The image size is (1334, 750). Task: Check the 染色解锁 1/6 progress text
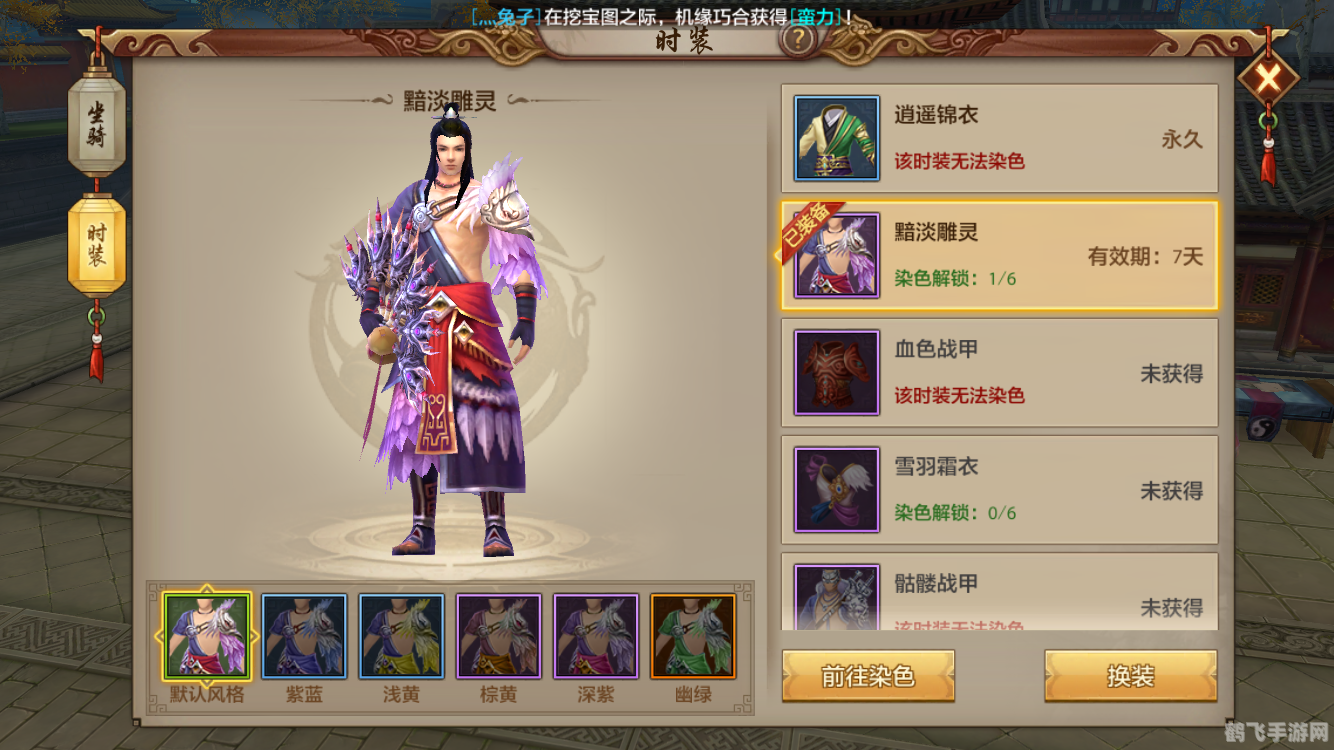click(x=957, y=278)
